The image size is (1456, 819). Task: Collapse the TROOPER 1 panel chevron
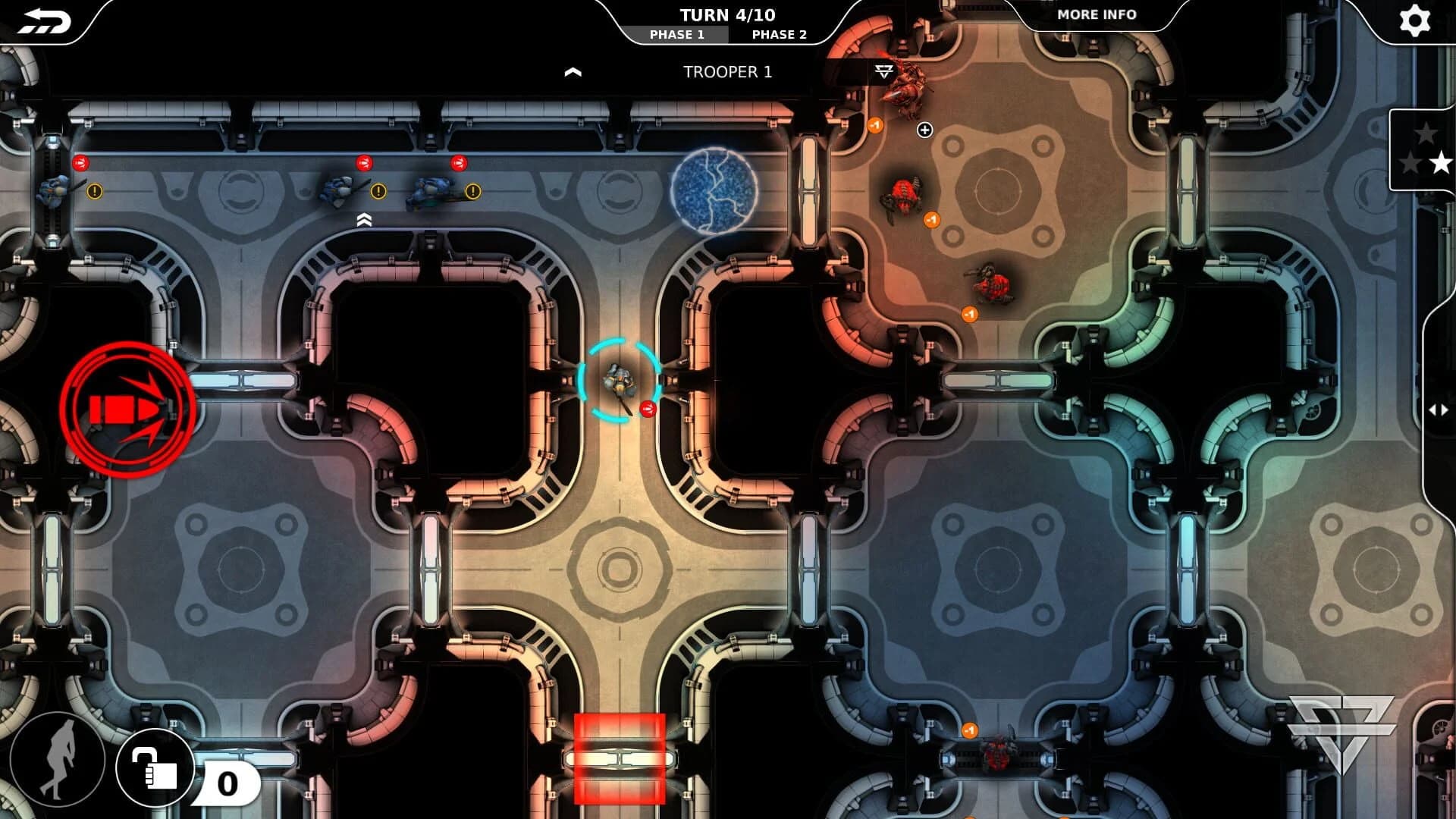(574, 72)
